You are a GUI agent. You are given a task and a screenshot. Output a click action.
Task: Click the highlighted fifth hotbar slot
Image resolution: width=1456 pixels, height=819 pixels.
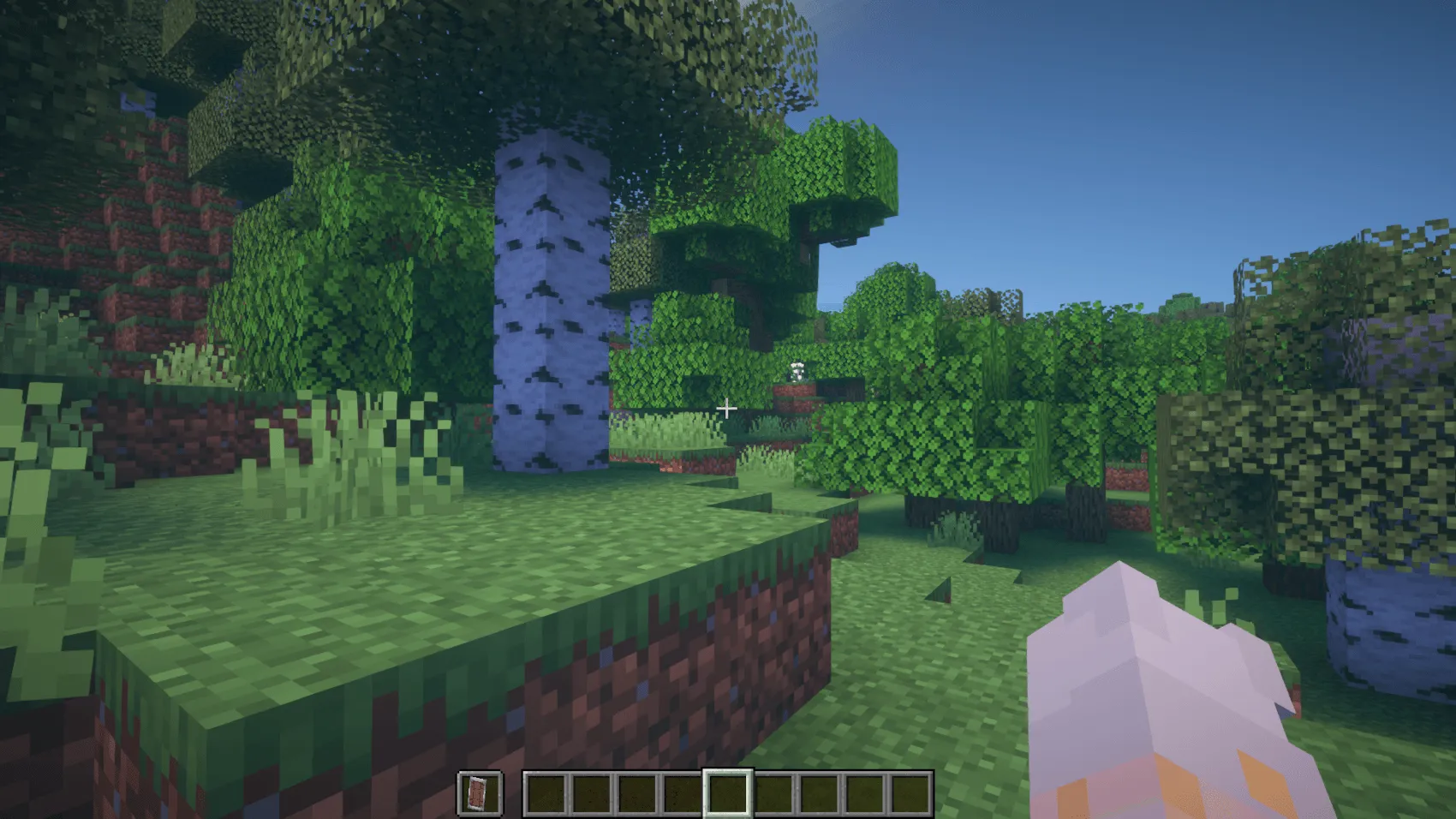tap(730, 794)
